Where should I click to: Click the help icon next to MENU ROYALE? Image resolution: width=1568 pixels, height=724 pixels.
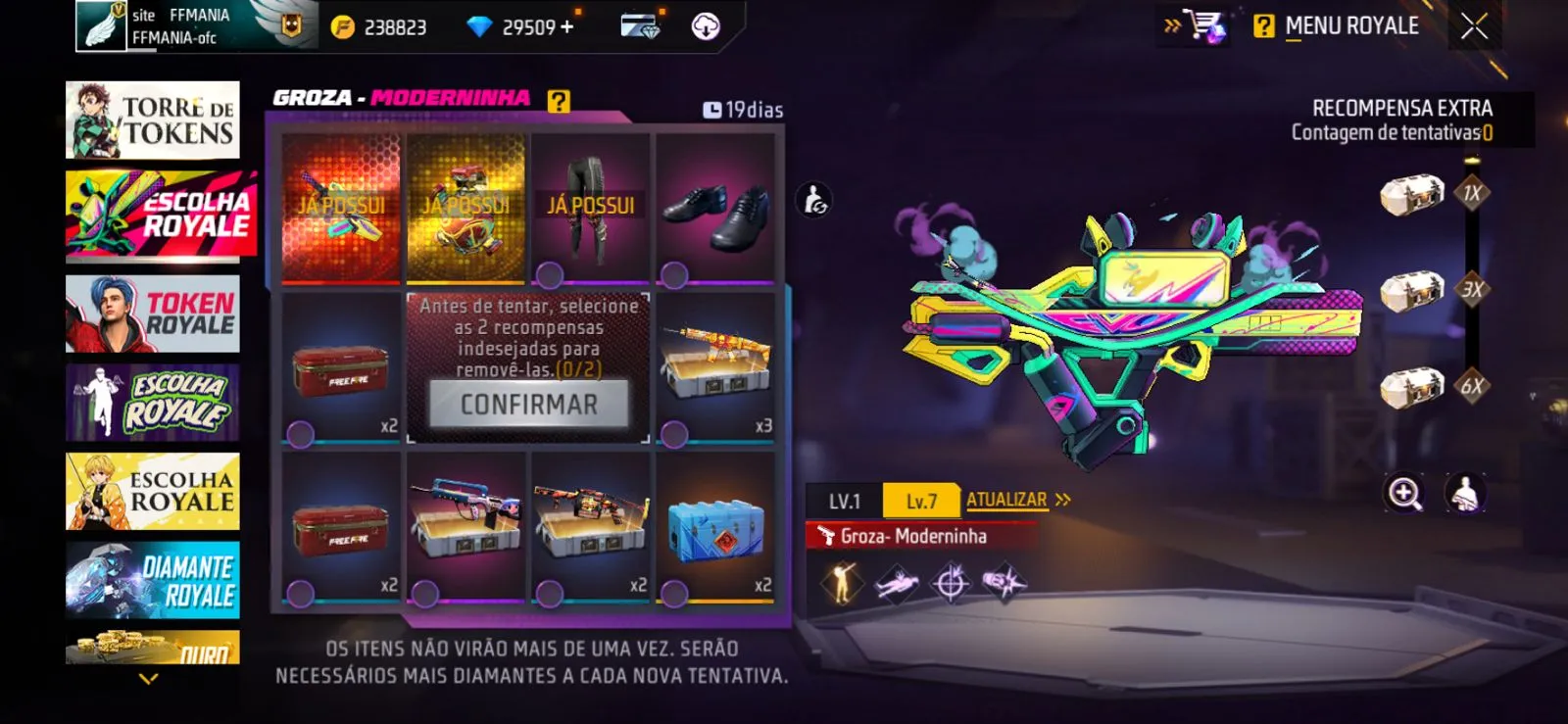tap(1262, 26)
